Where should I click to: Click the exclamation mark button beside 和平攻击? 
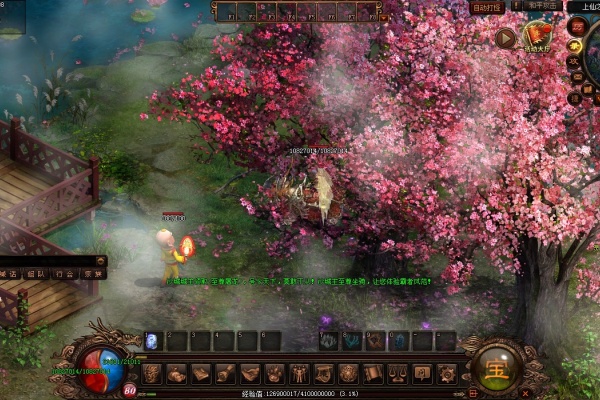(x=517, y=6)
